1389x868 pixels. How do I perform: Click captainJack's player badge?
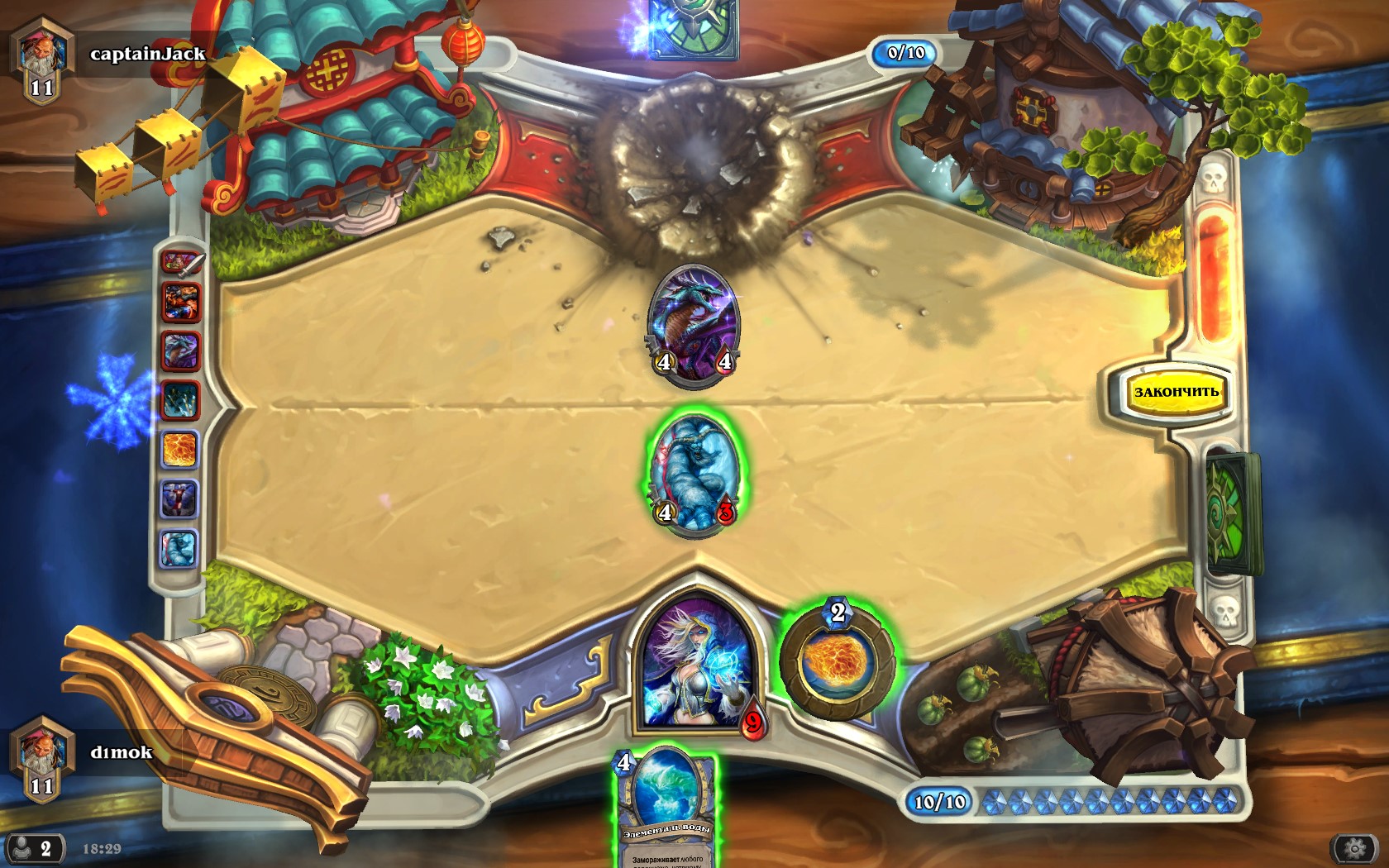(41, 58)
